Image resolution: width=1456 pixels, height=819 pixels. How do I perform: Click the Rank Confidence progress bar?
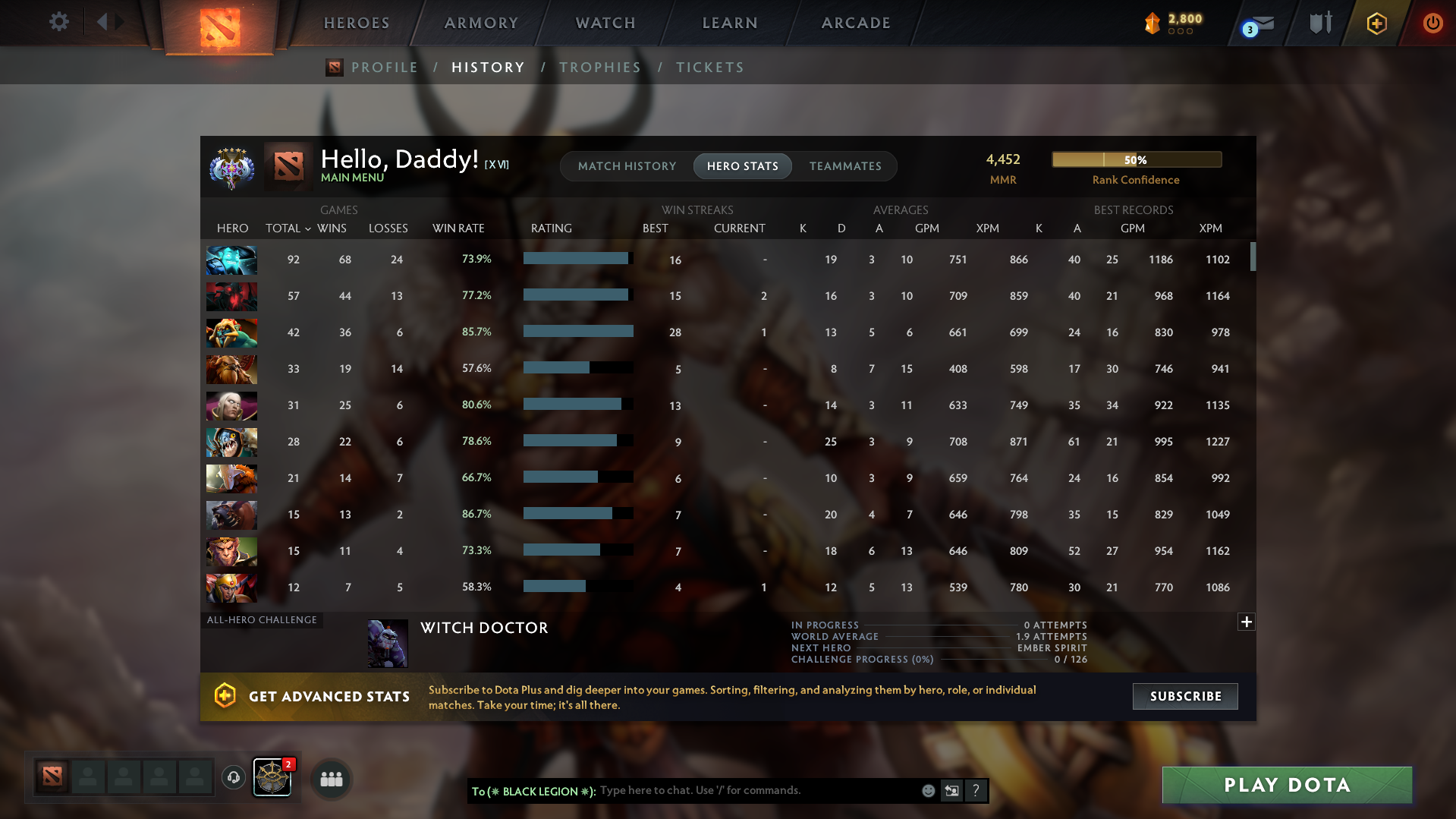[1136, 159]
